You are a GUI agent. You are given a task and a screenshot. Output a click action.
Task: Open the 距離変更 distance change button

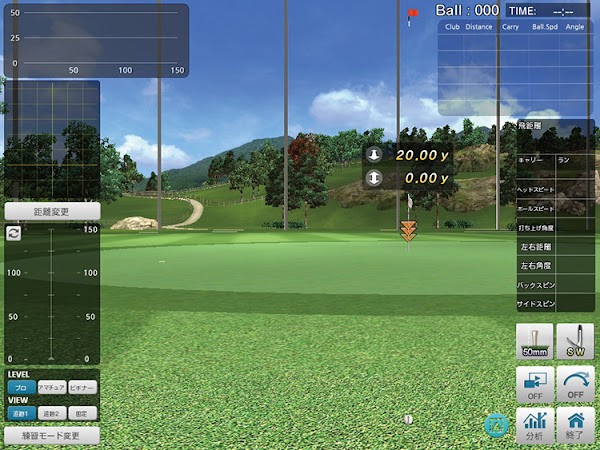coord(52,212)
